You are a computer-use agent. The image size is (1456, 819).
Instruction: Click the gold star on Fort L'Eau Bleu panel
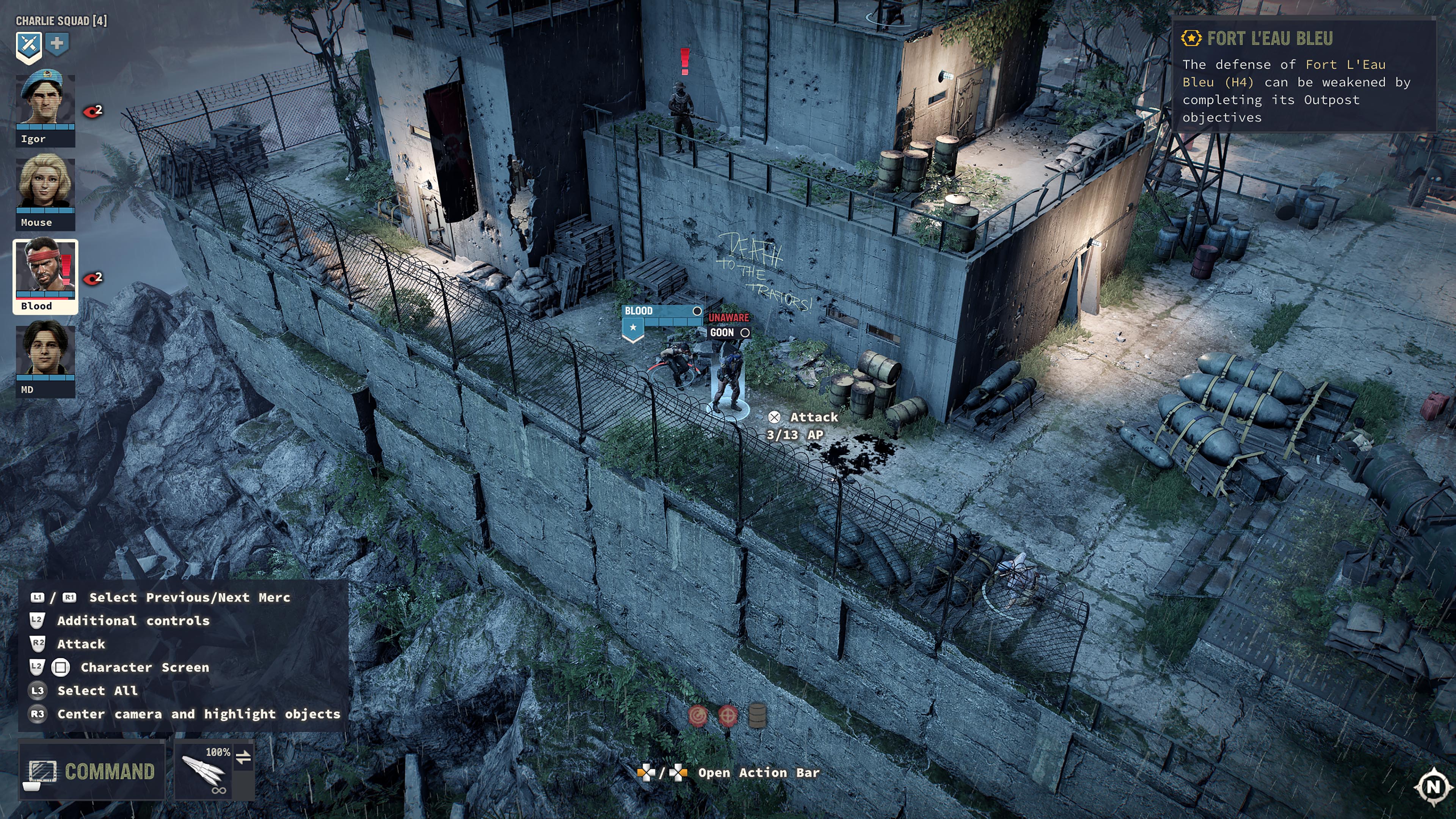click(1191, 38)
